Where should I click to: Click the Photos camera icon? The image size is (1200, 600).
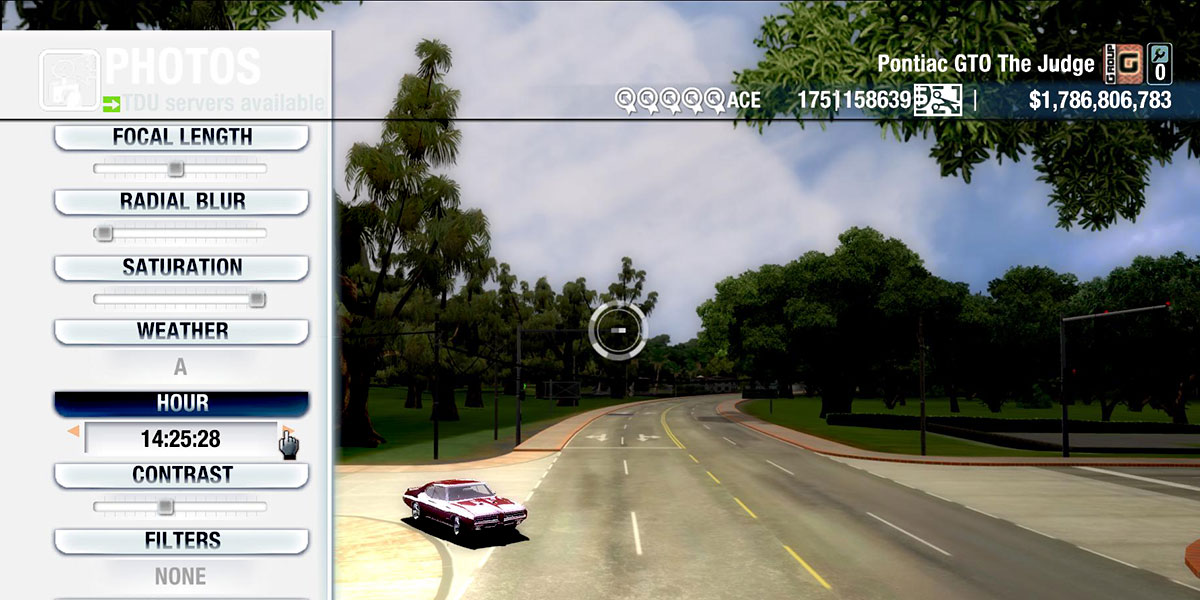pyautogui.click(x=68, y=80)
